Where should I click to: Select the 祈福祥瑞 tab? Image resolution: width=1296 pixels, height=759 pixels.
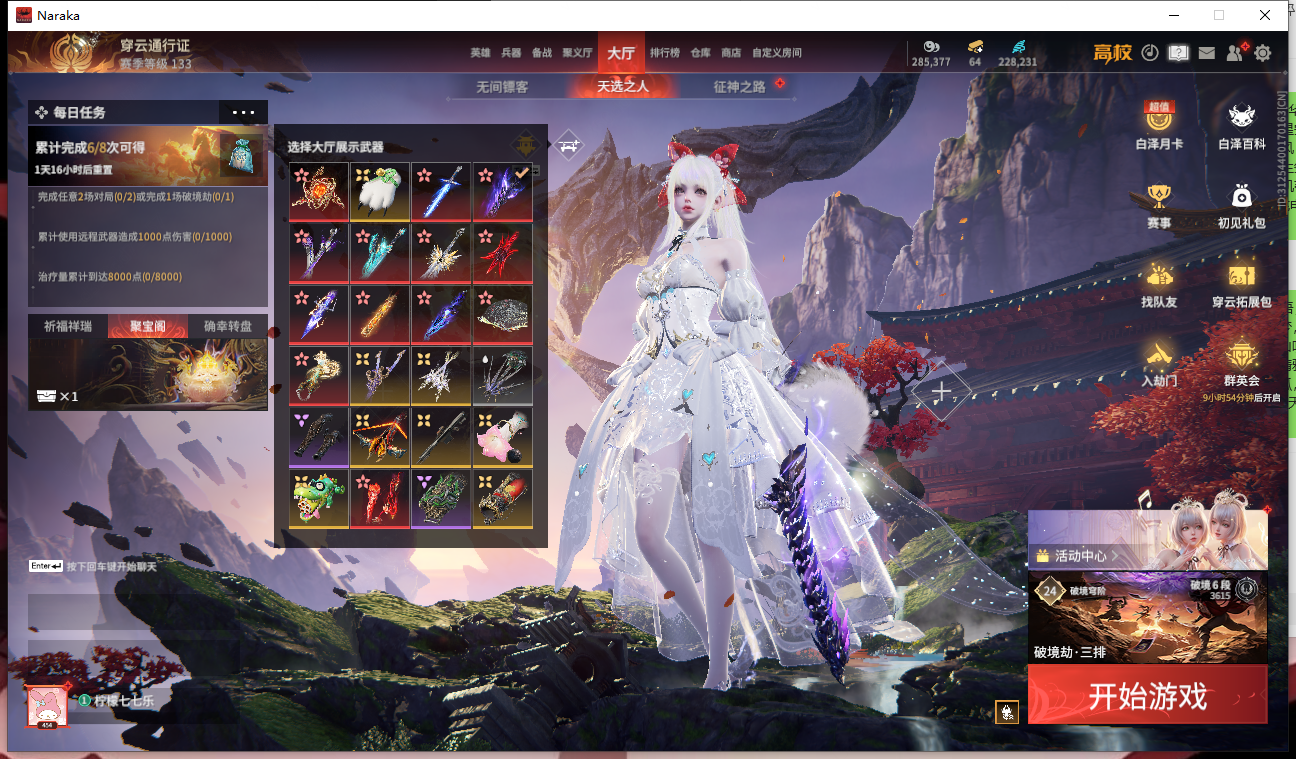67,326
